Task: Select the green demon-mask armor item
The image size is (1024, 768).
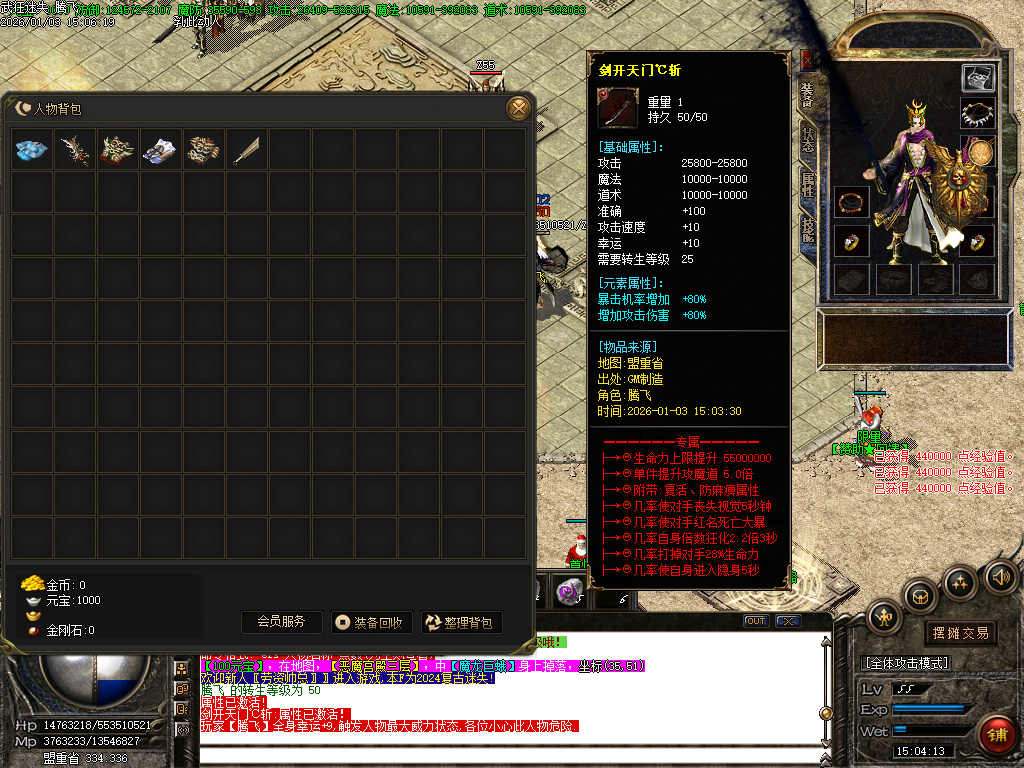Action: click(x=119, y=150)
